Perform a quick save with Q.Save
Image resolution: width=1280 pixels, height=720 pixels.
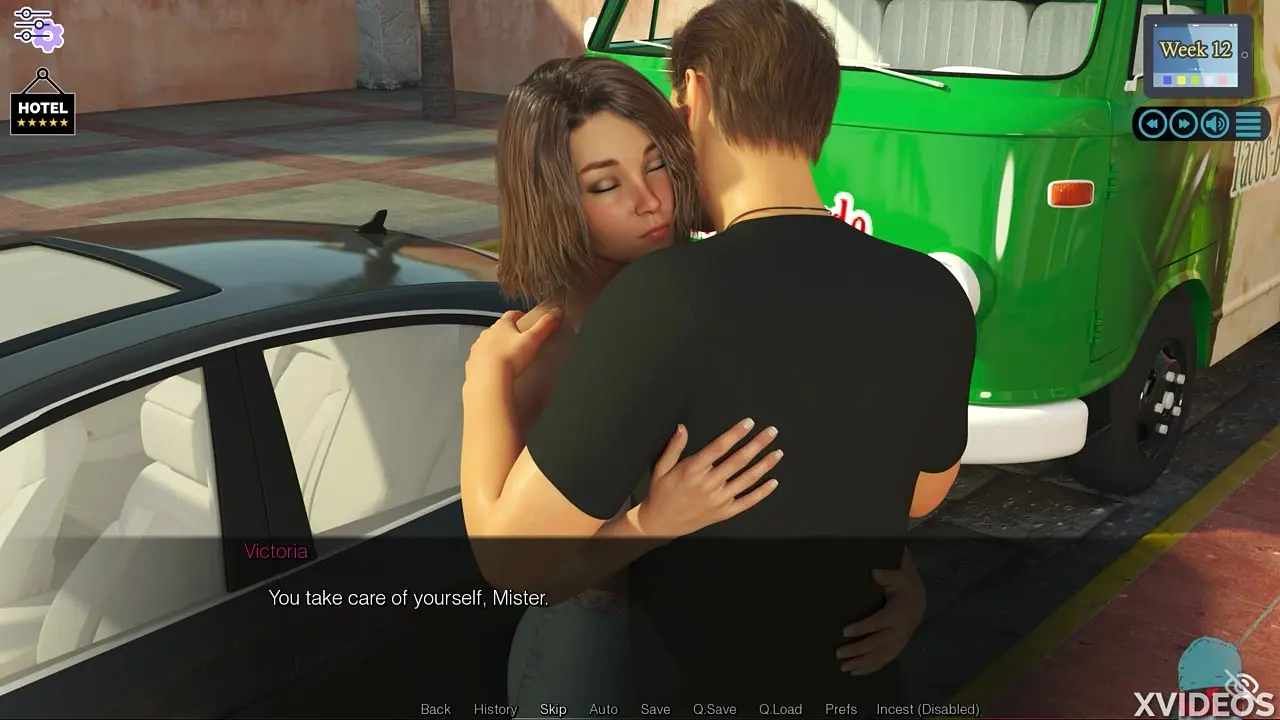pos(714,709)
